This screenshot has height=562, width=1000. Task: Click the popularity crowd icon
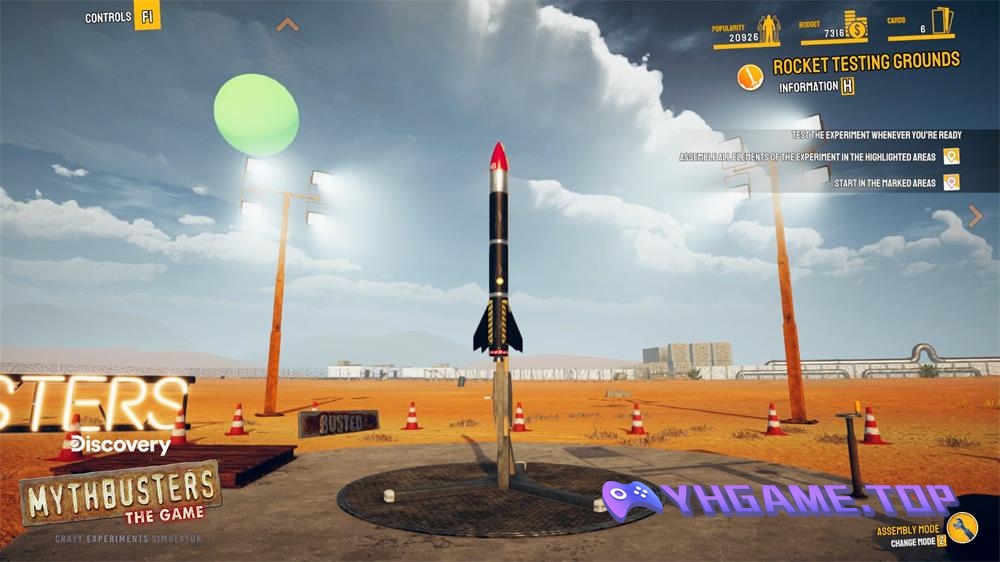[768, 29]
